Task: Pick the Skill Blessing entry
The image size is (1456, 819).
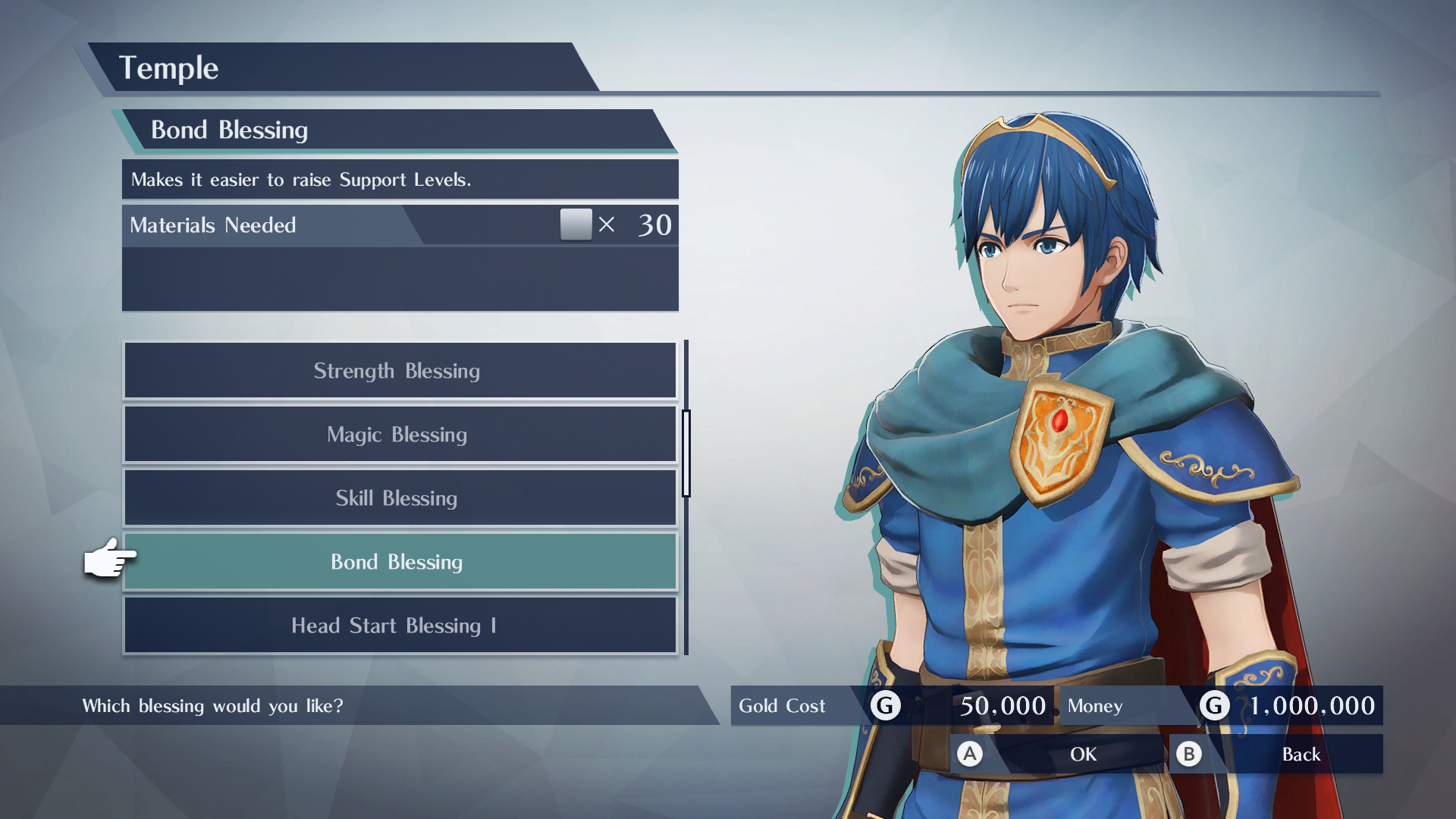Action: [400, 498]
